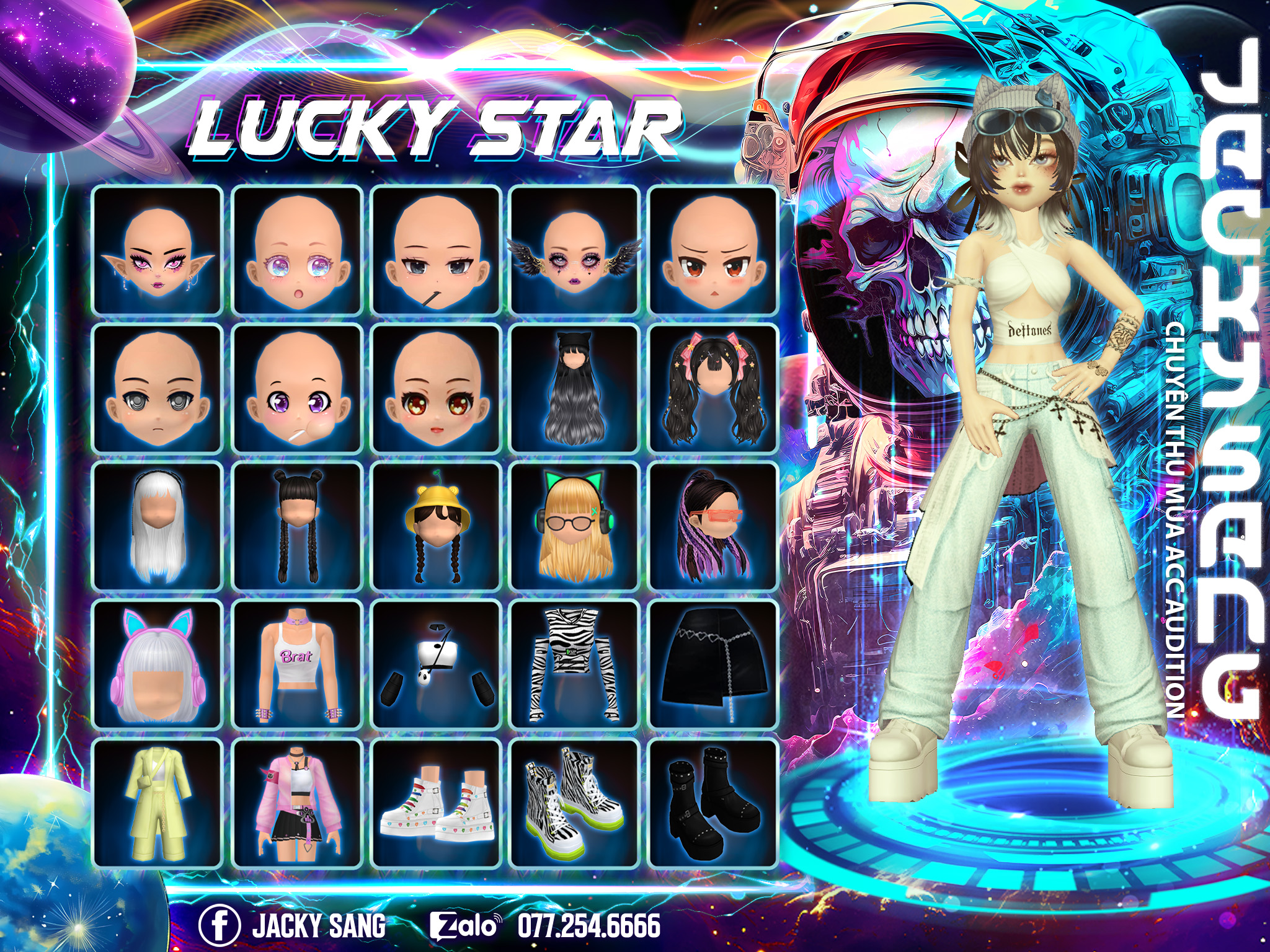Select the zebra print boots
This screenshot has width=1270, height=952.
click(574, 803)
